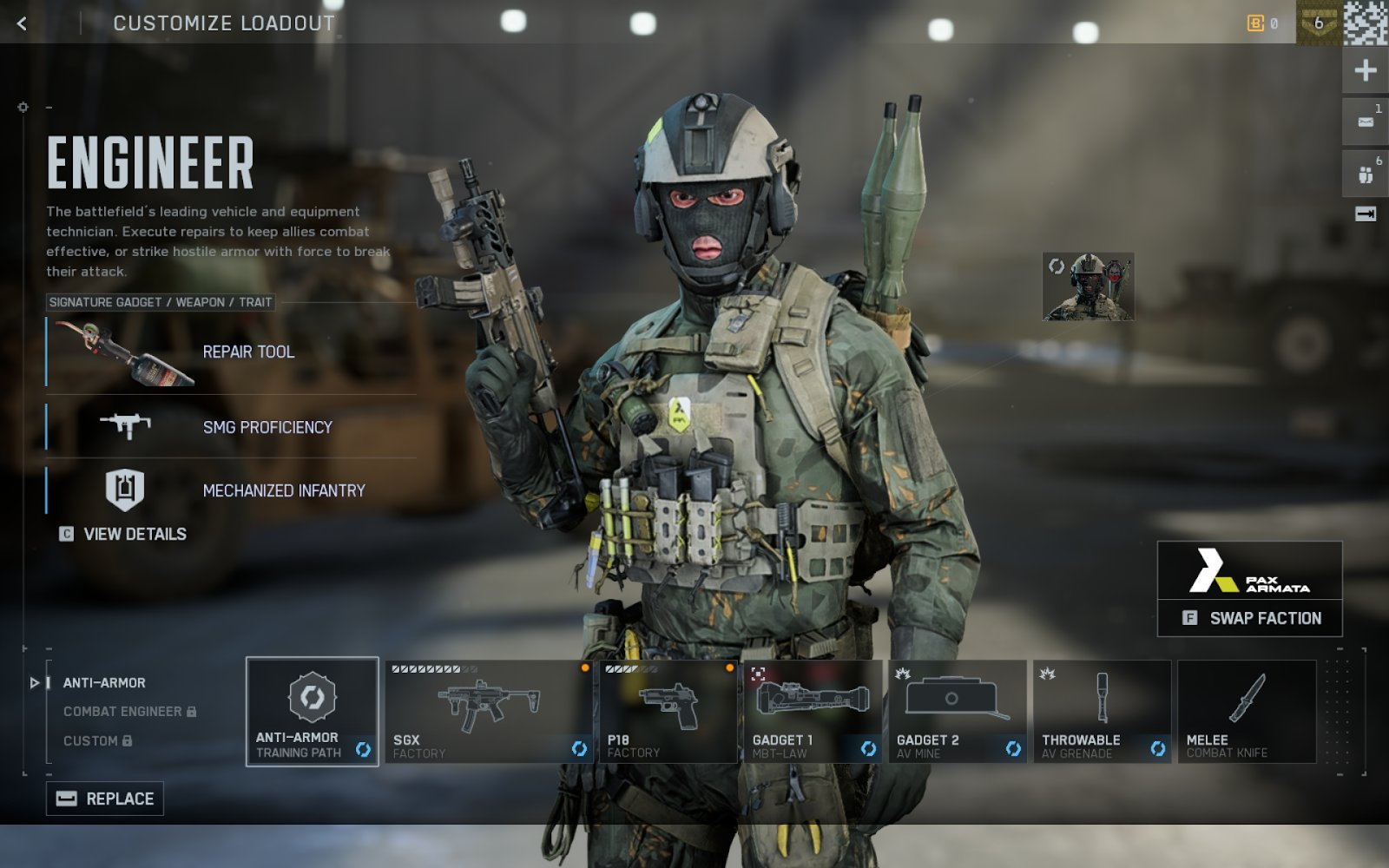
Task: Open the soldier appearance thumbnail
Action: coord(1088,287)
